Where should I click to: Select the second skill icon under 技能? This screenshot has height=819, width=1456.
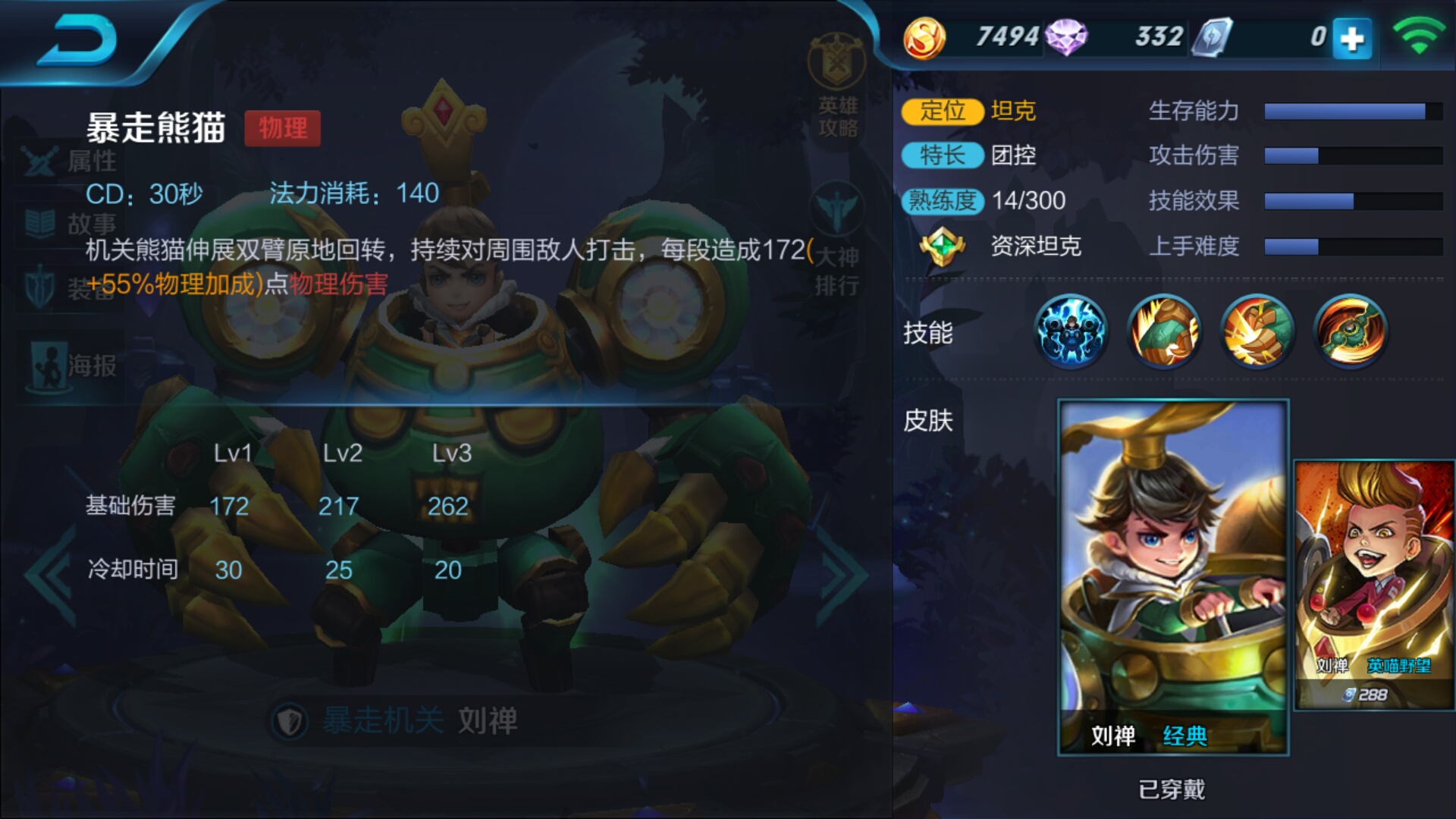click(x=1165, y=330)
